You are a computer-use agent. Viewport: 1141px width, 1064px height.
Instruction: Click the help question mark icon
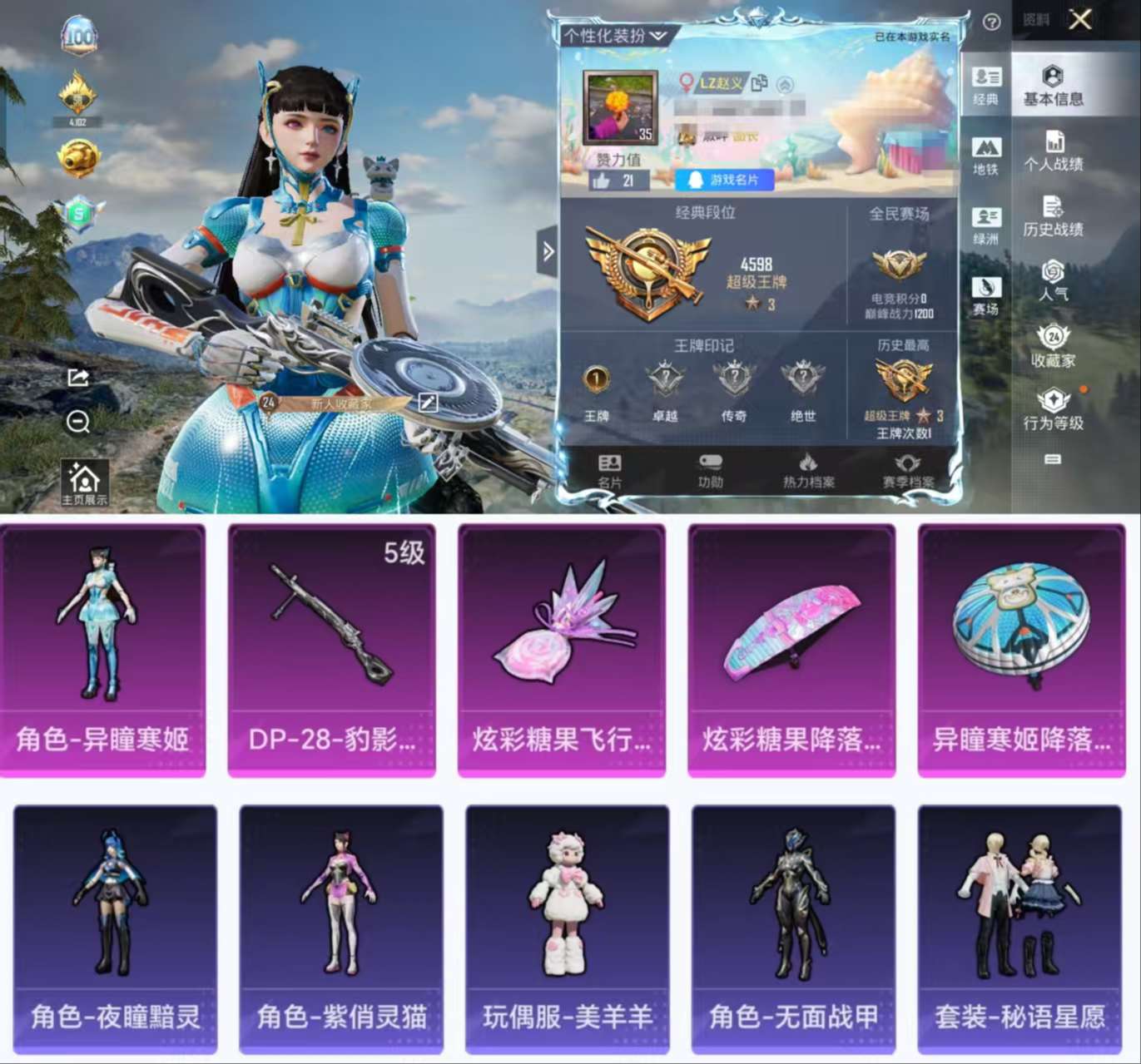coord(990,22)
